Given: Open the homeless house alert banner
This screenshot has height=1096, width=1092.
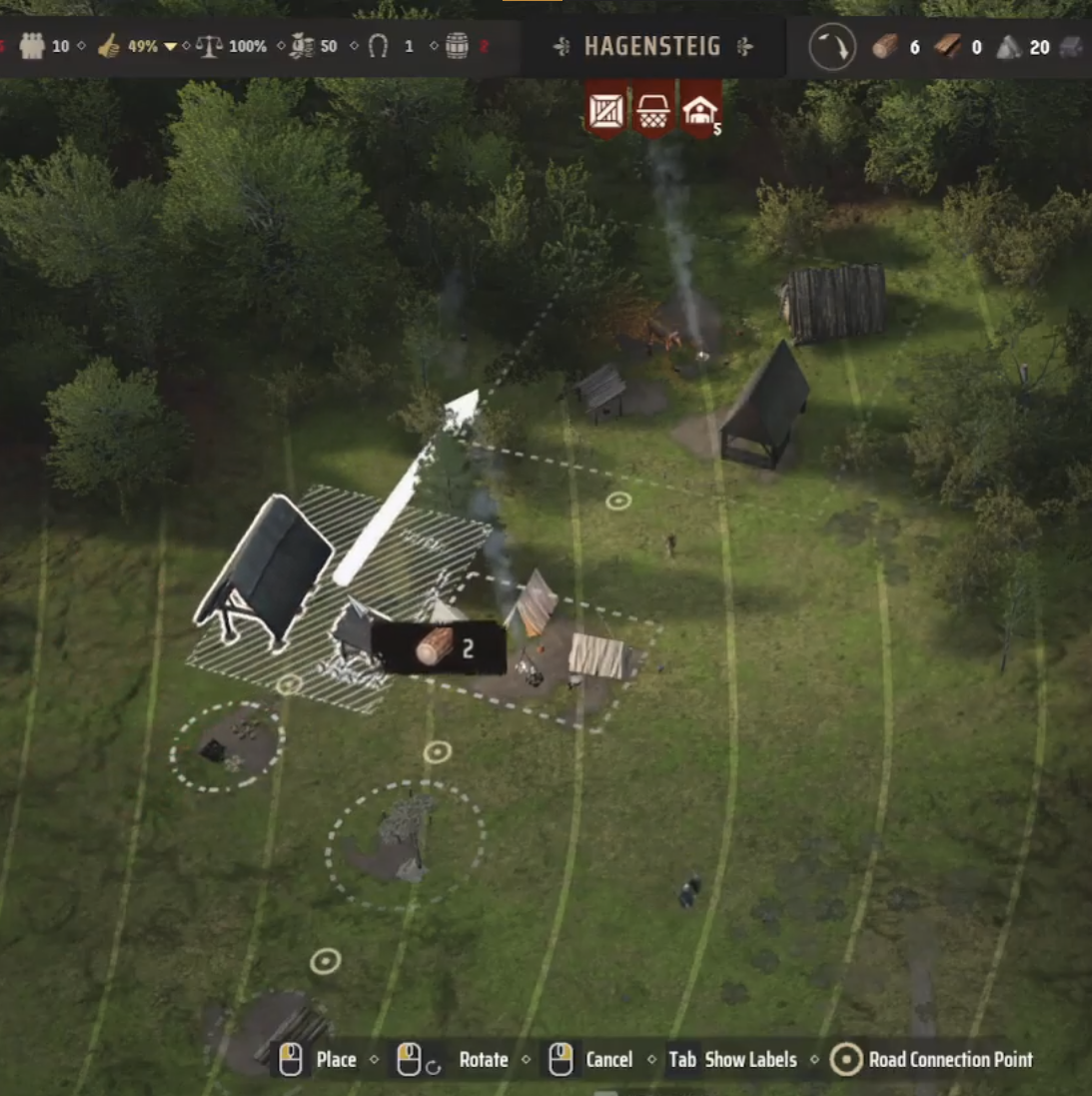Looking at the screenshot, I should click(x=700, y=110).
